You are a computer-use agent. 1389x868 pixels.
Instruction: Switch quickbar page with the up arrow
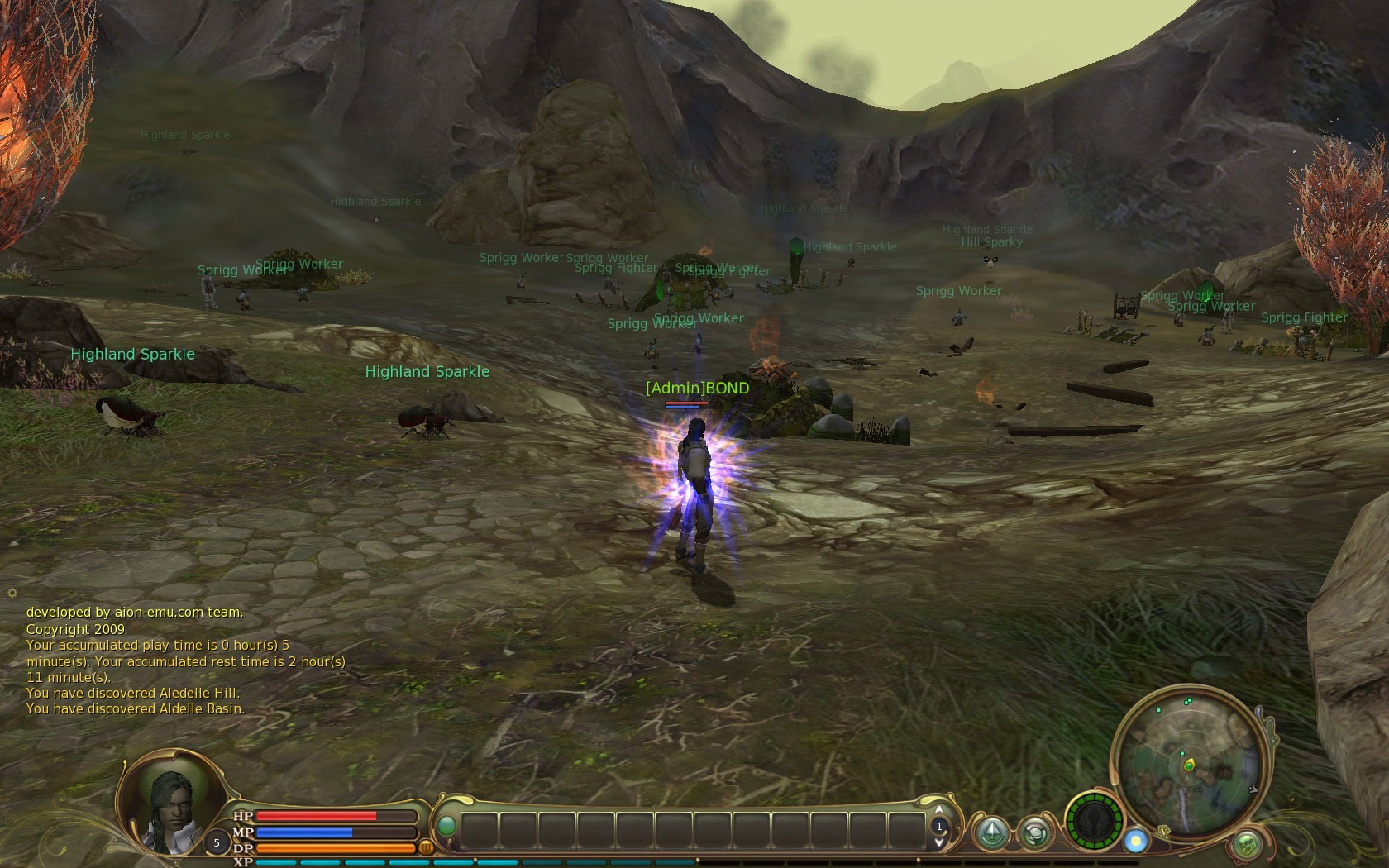click(x=938, y=810)
